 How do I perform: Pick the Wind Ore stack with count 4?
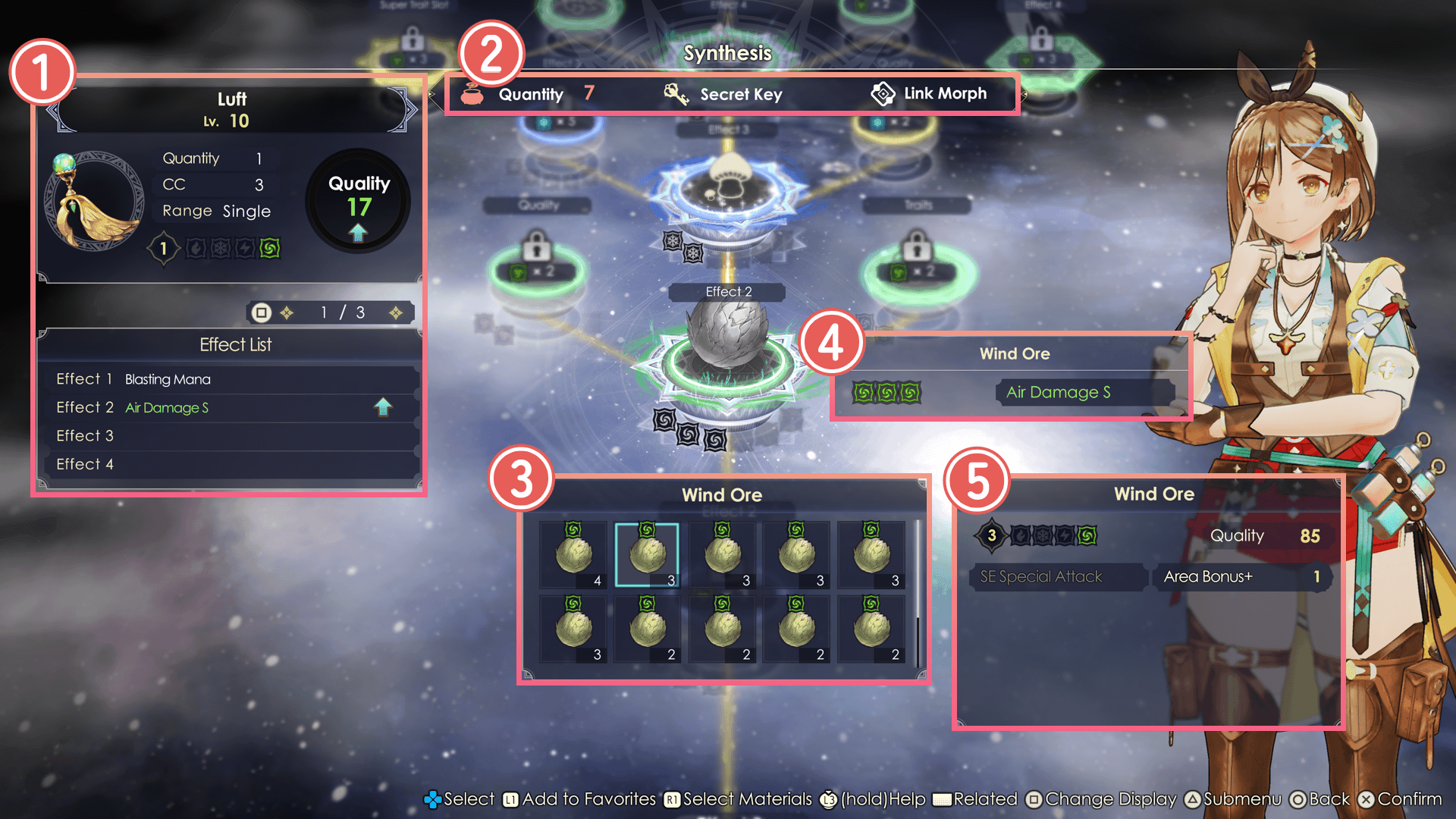[574, 555]
